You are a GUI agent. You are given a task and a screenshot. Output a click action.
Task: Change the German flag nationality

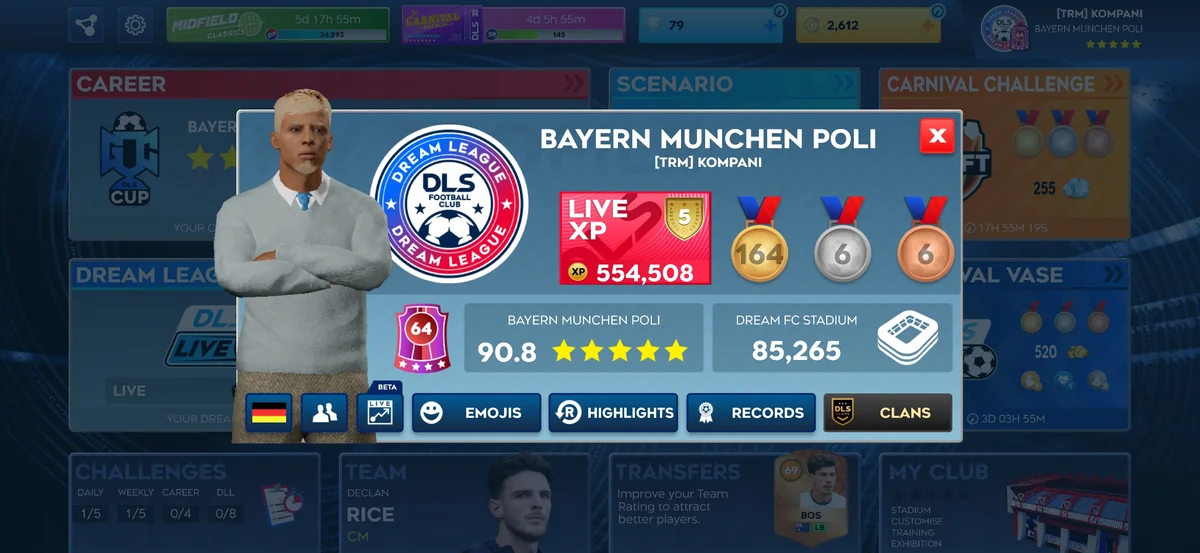[268, 412]
